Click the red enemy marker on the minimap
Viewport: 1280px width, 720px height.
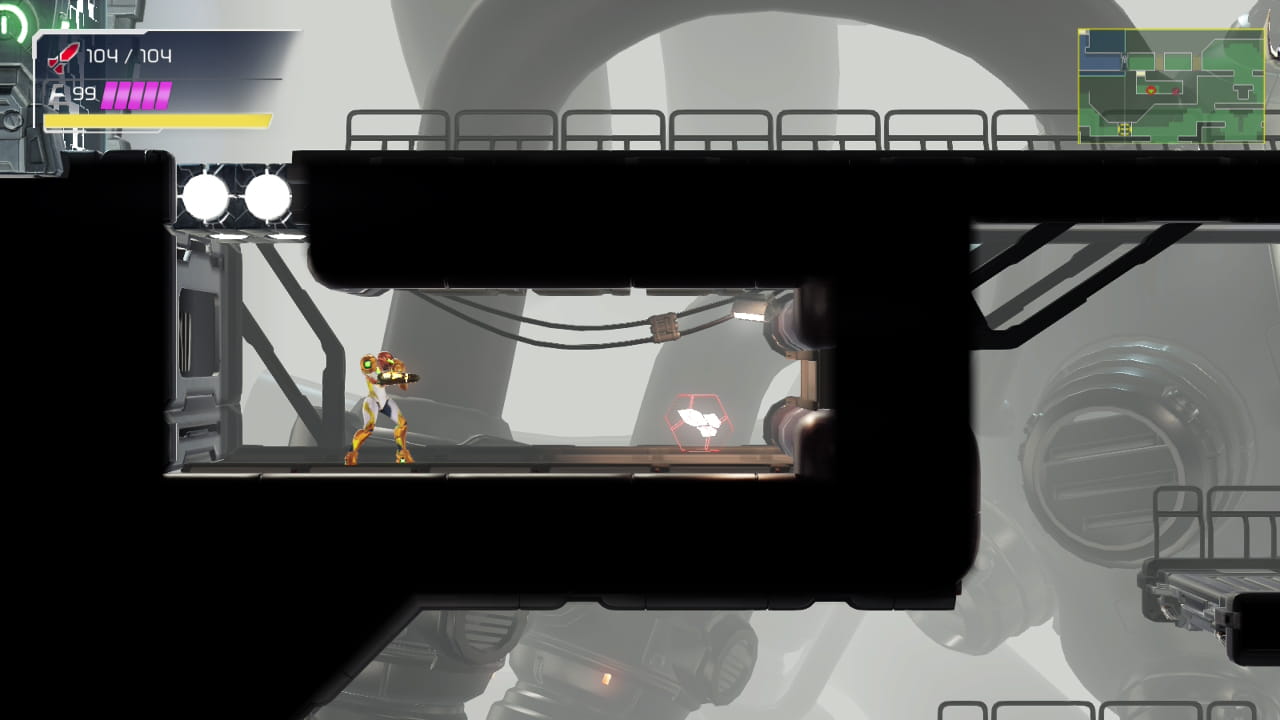[1176, 91]
